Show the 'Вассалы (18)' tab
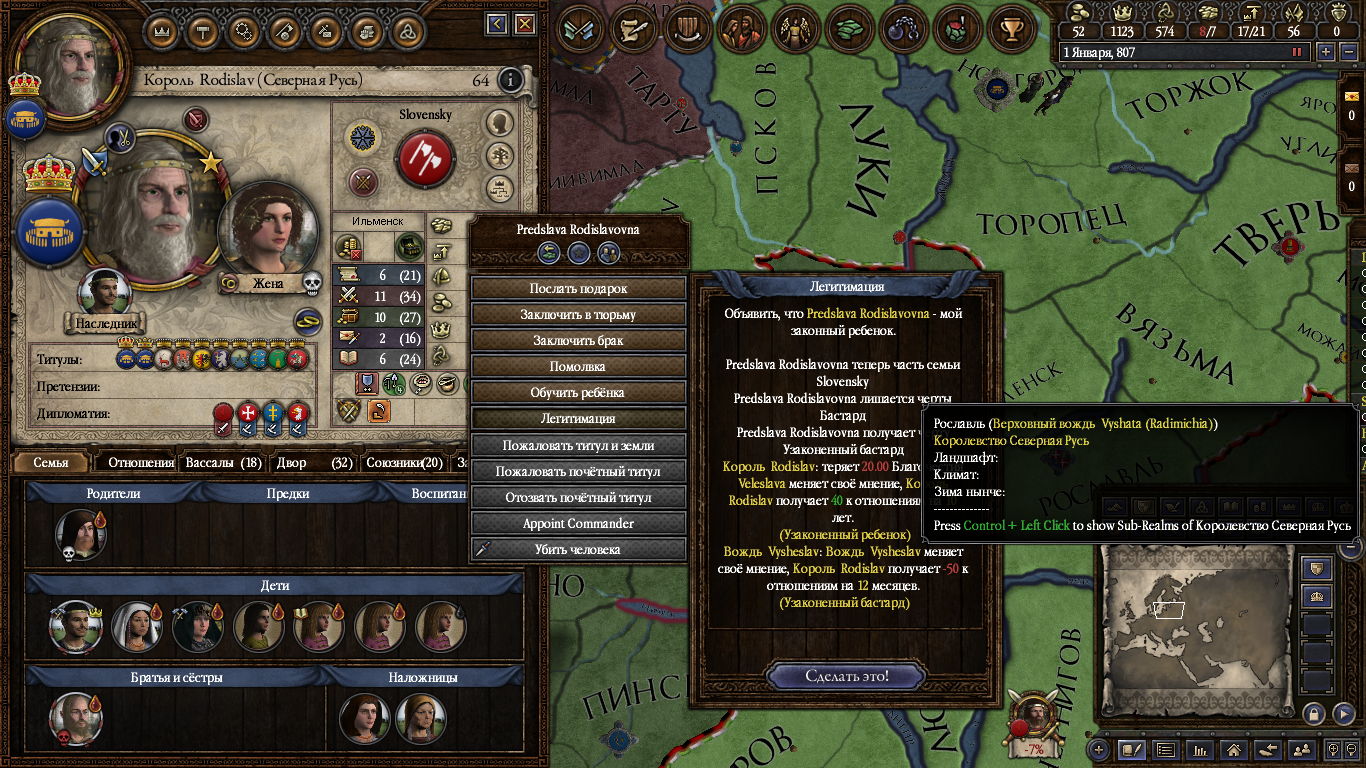 (x=224, y=463)
